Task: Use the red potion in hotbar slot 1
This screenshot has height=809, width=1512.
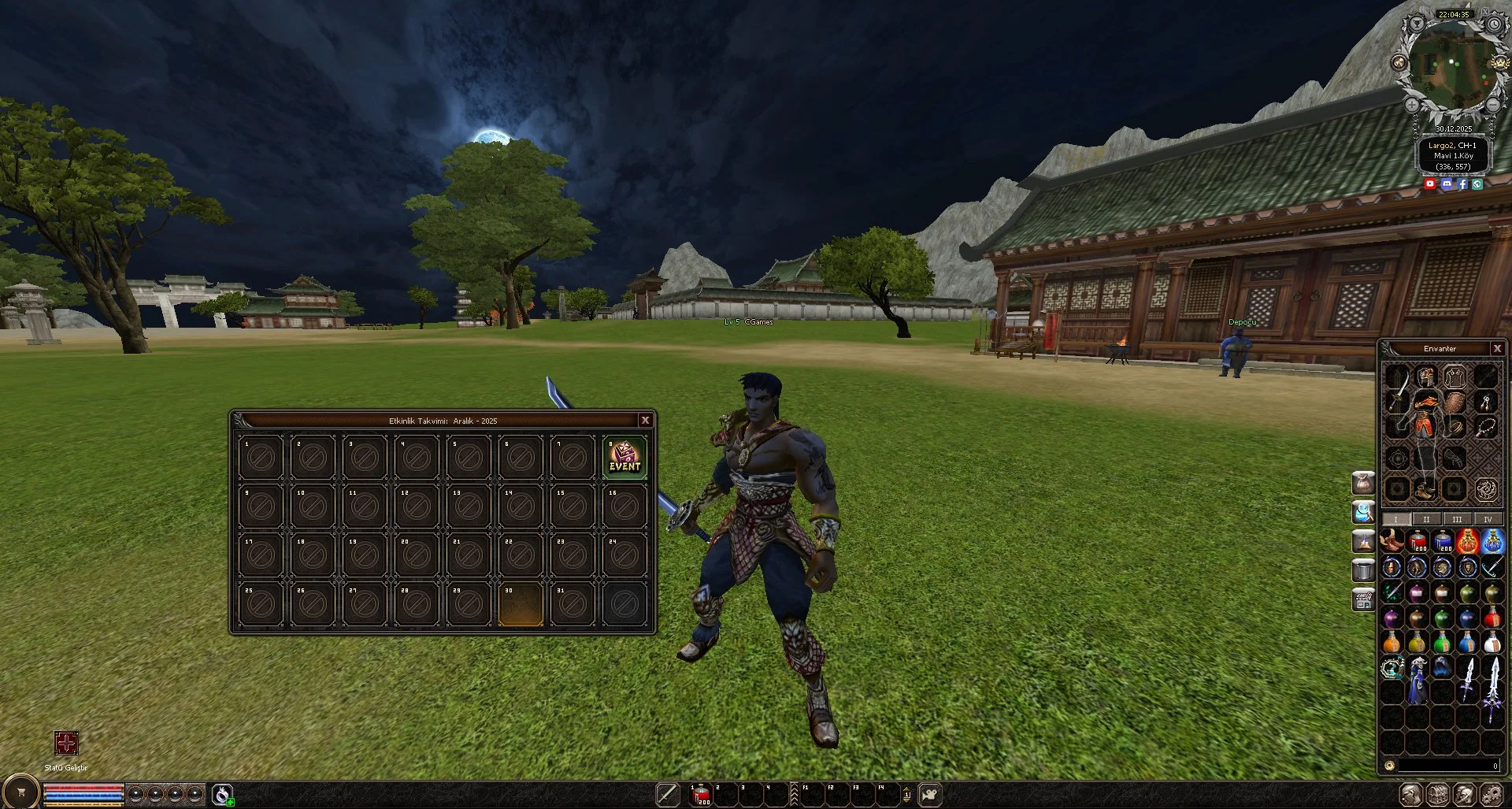Action: (x=700, y=796)
